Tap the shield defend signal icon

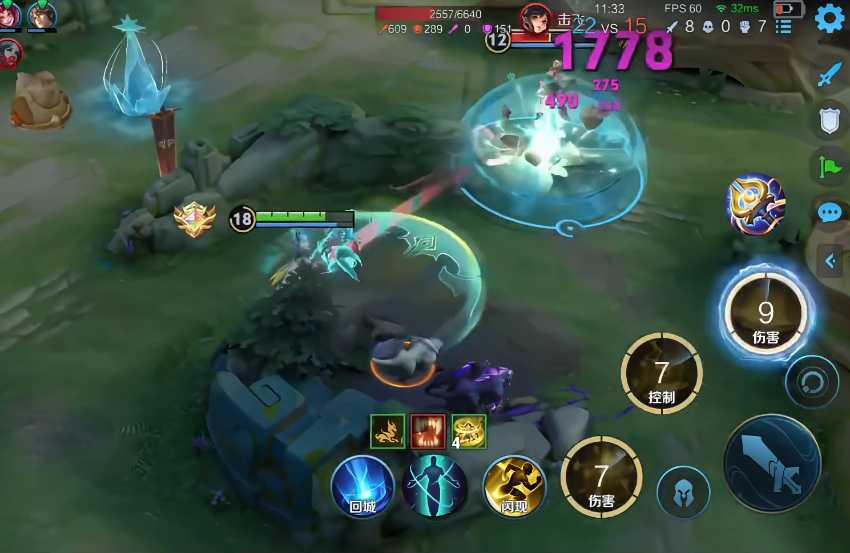(x=830, y=120)
